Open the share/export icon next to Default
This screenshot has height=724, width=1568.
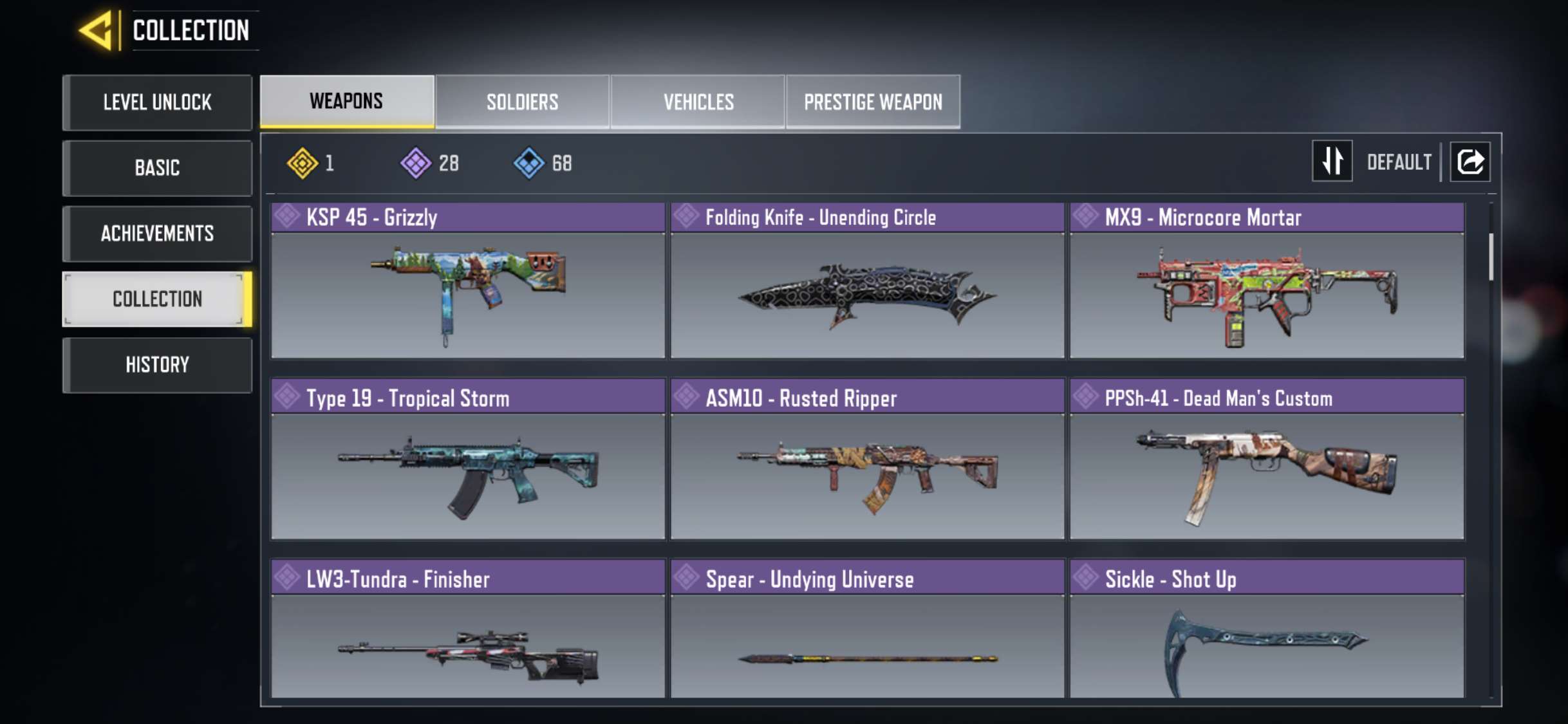(1470, 162)
